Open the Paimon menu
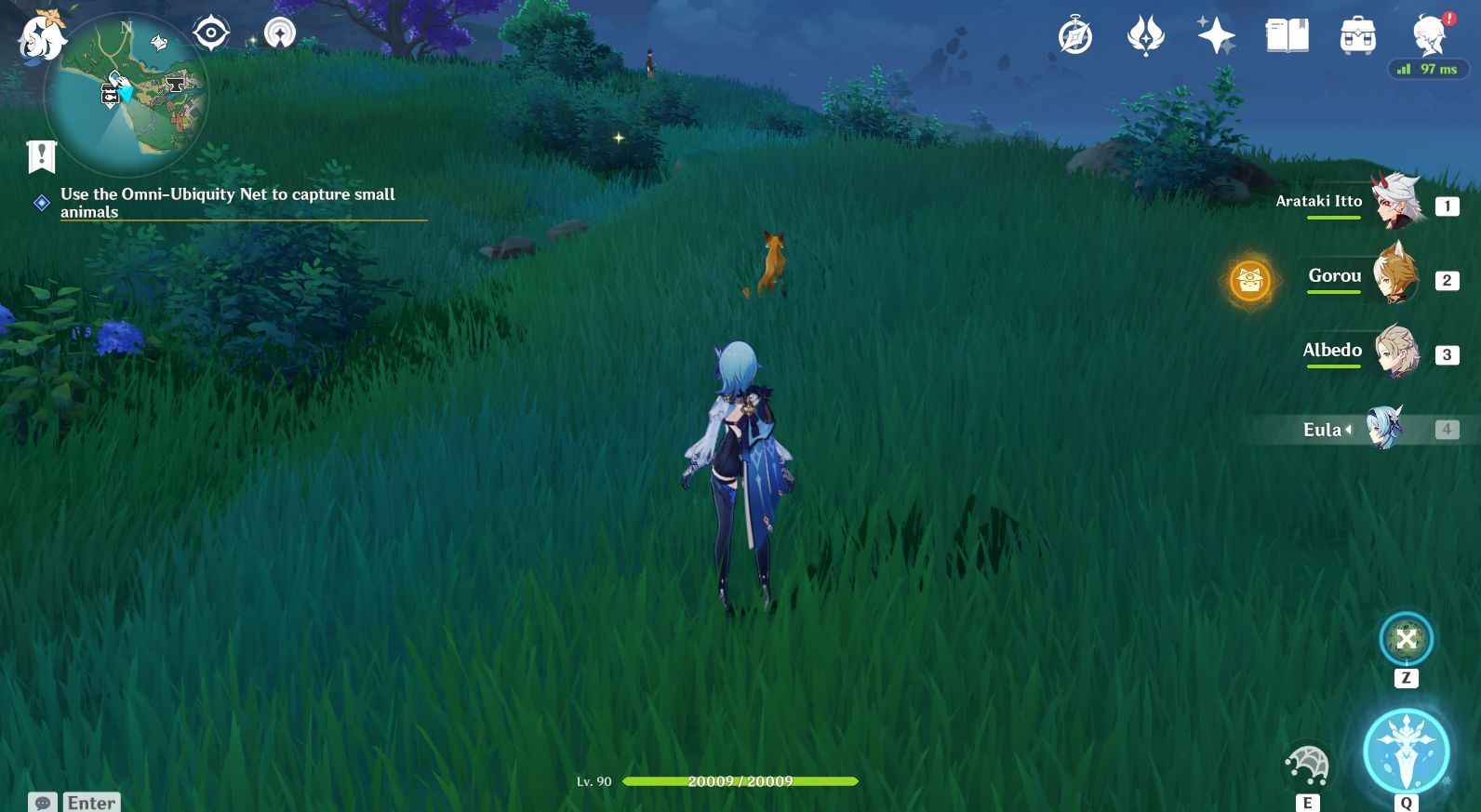1481x812 pixels. click(x=41, y=37)
